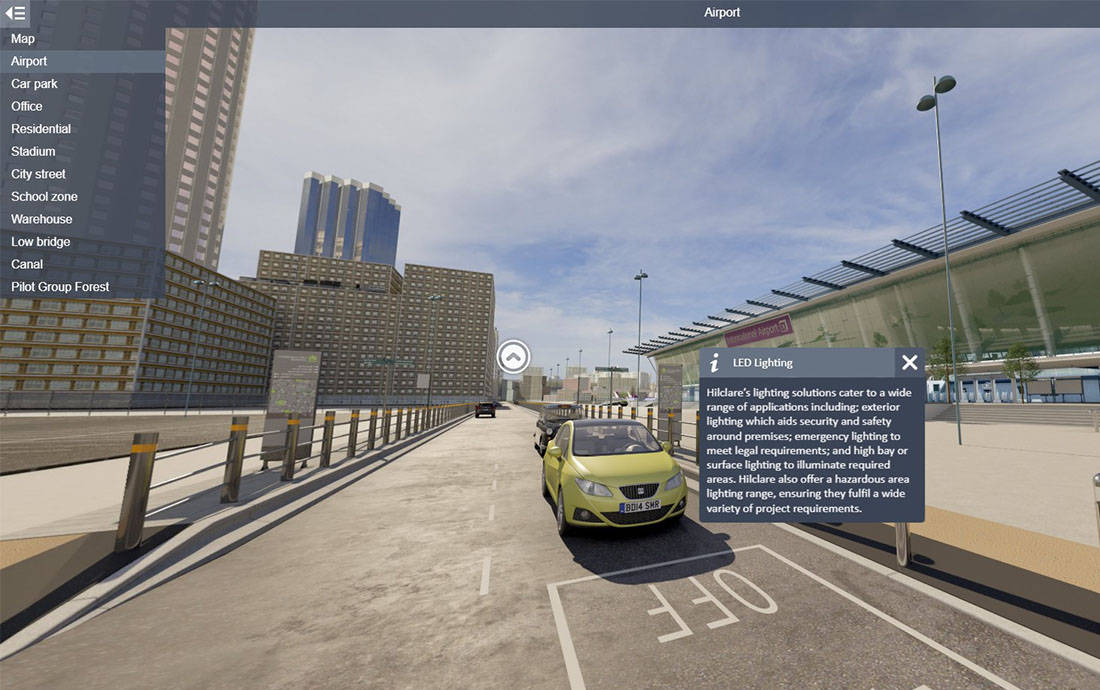Open the Map entry
This screenshot has height=690, width=1100.
(23, 39)
